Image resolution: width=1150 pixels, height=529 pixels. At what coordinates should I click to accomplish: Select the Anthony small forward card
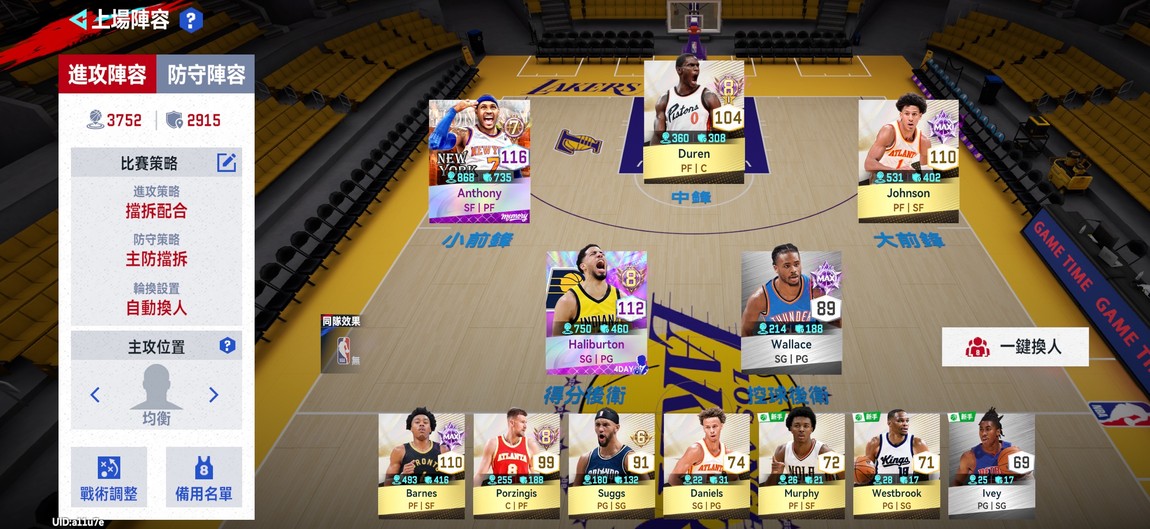pos(479,161)
